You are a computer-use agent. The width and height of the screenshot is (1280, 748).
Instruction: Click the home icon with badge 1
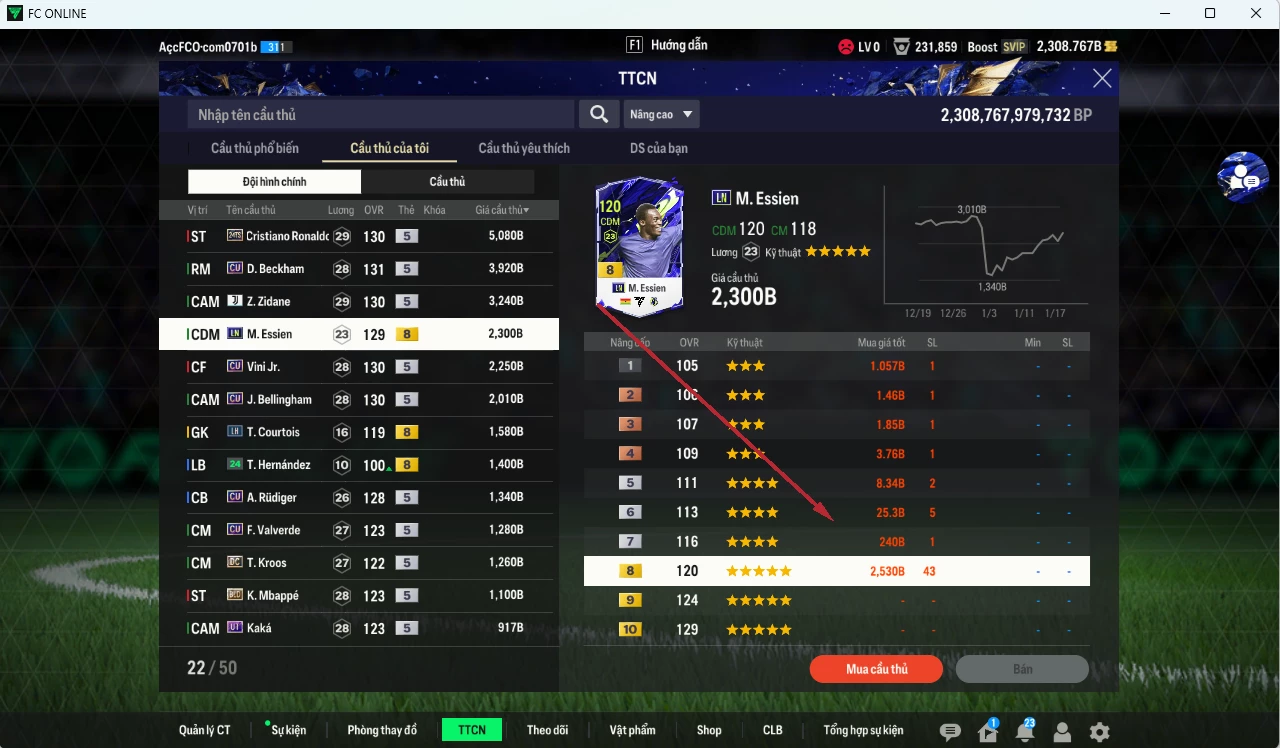[986, 732]
